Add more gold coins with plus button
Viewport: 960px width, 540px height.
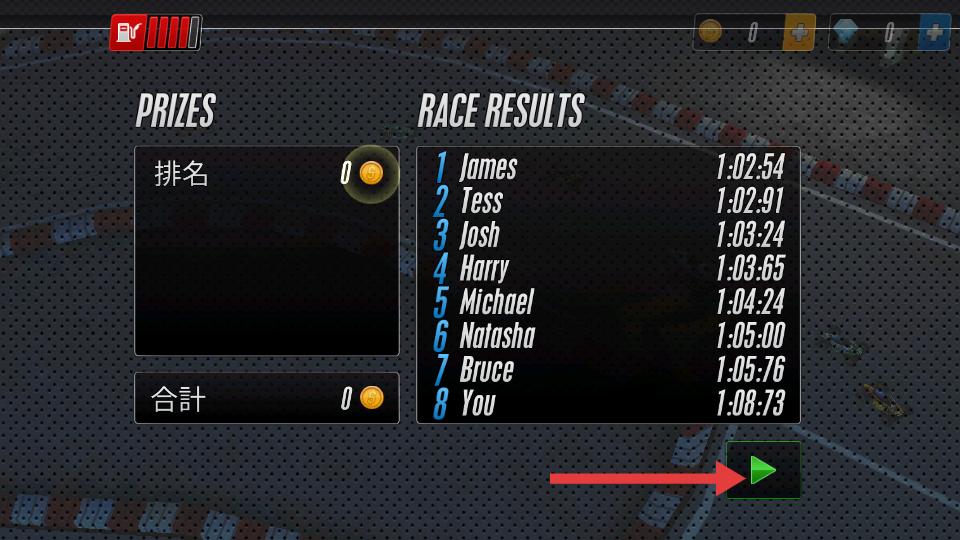[x=799, y=32]
